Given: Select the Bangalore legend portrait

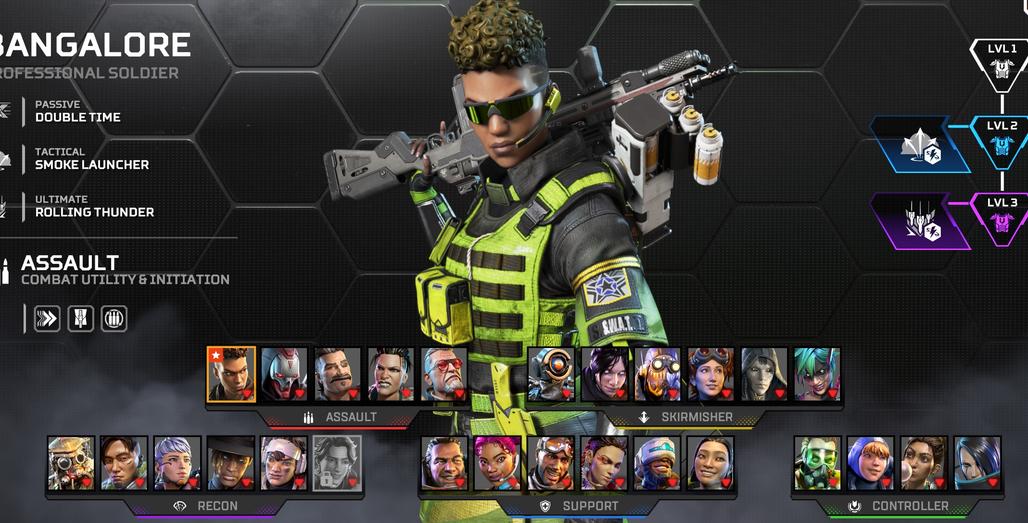Looking at the screenshot, I should (x=232, y=375).
